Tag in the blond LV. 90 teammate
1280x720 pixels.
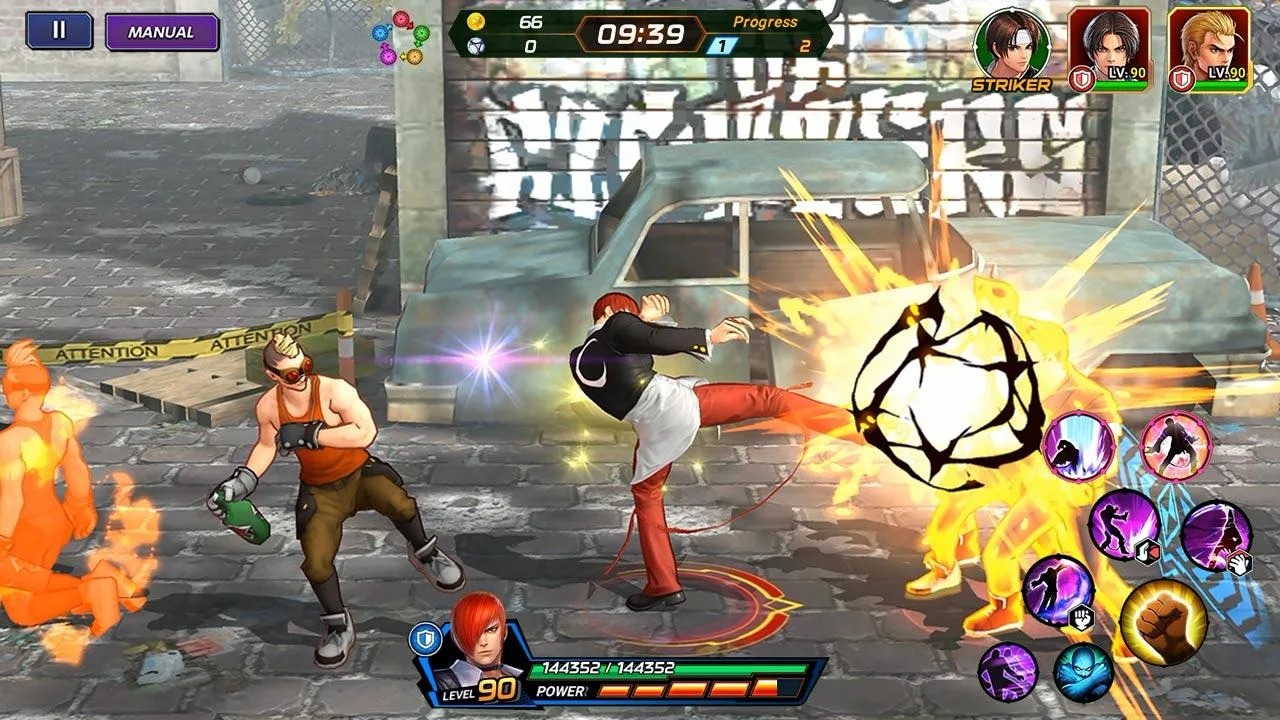(x=1209, y=47)
